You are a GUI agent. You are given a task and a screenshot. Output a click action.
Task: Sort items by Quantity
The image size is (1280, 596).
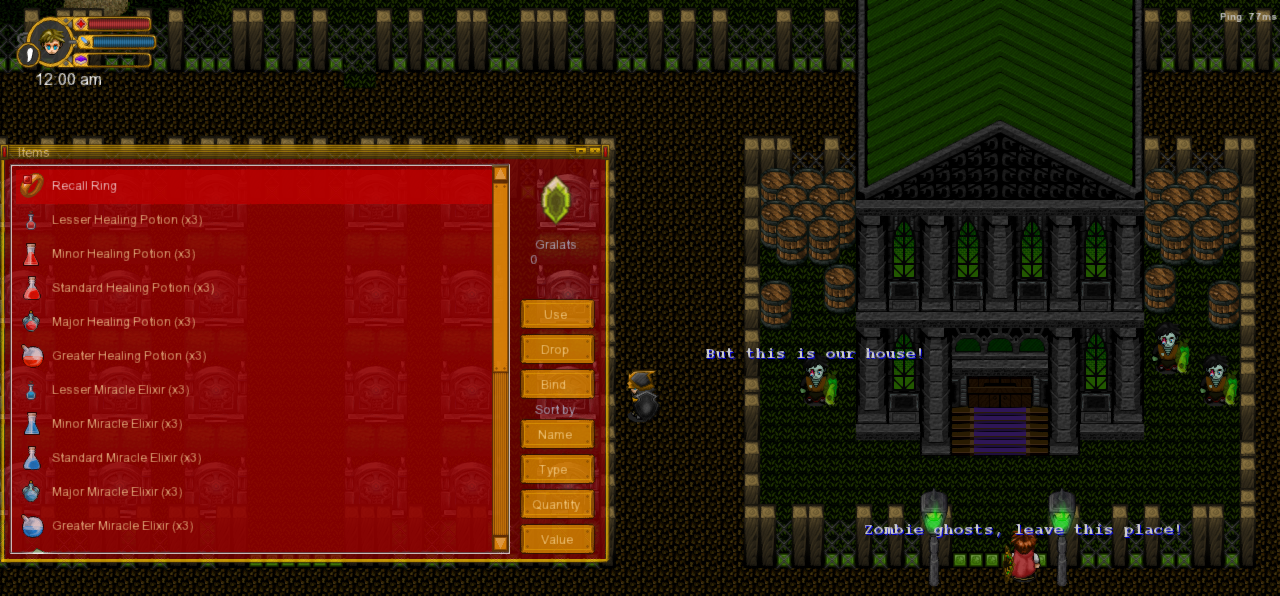[x=556, y=505]
